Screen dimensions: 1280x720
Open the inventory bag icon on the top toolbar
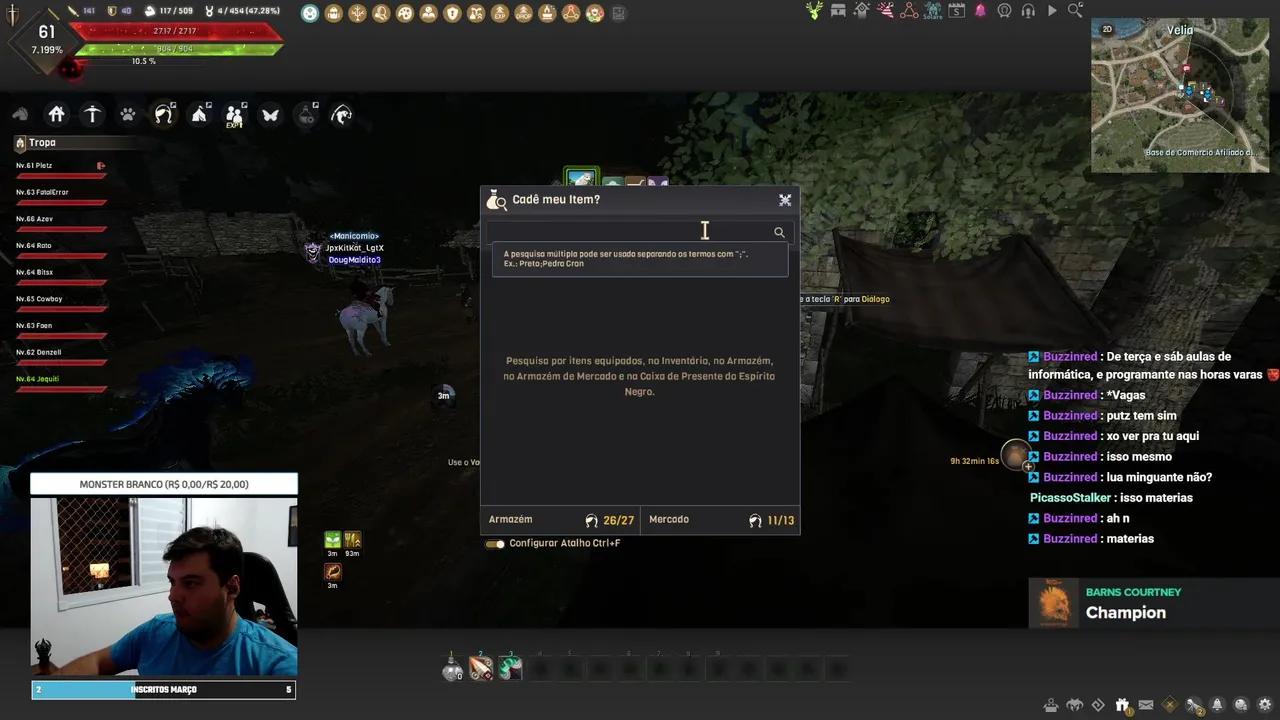point(334,11)
